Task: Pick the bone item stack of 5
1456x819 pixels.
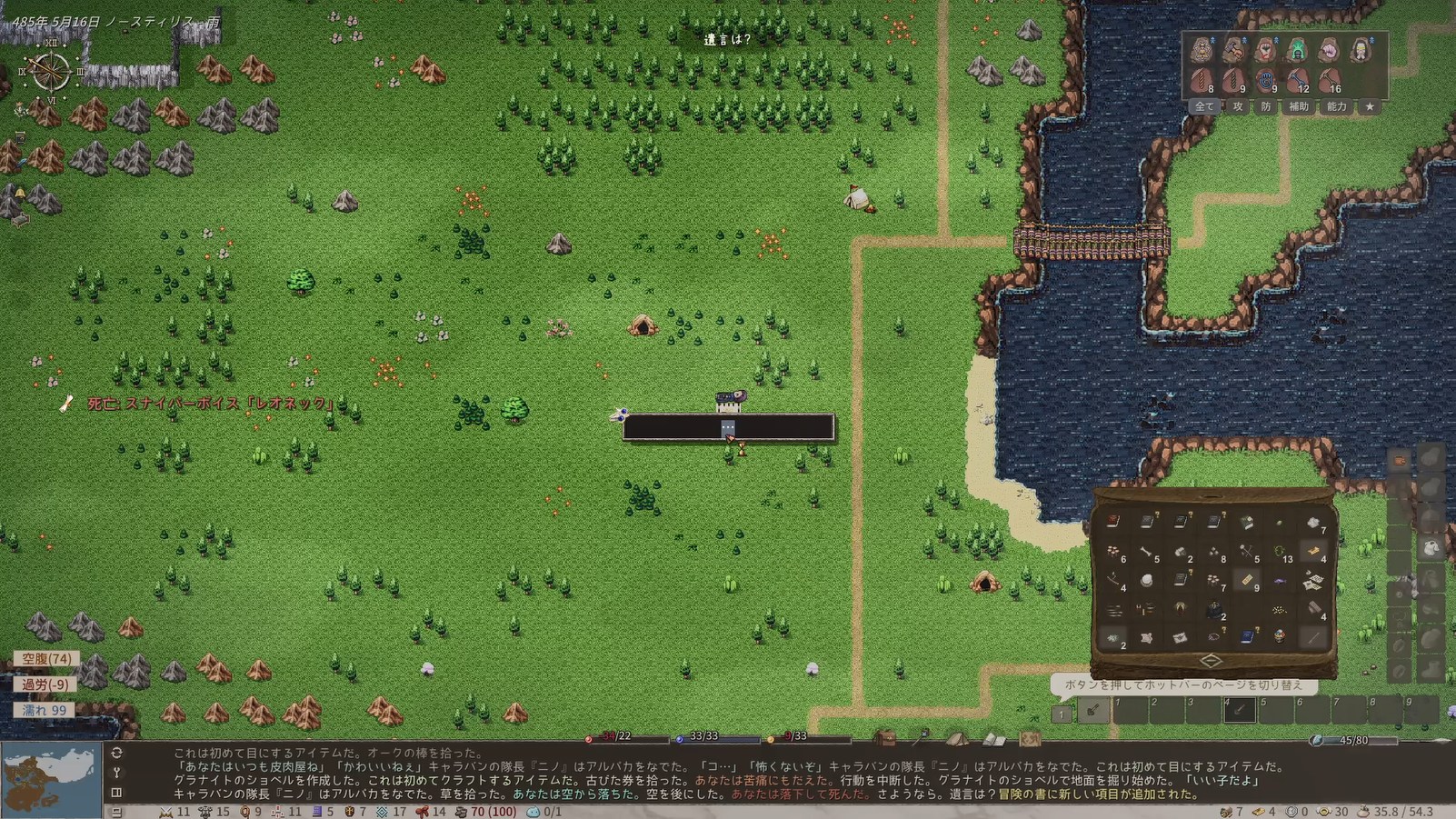Action: (1147, 553)
